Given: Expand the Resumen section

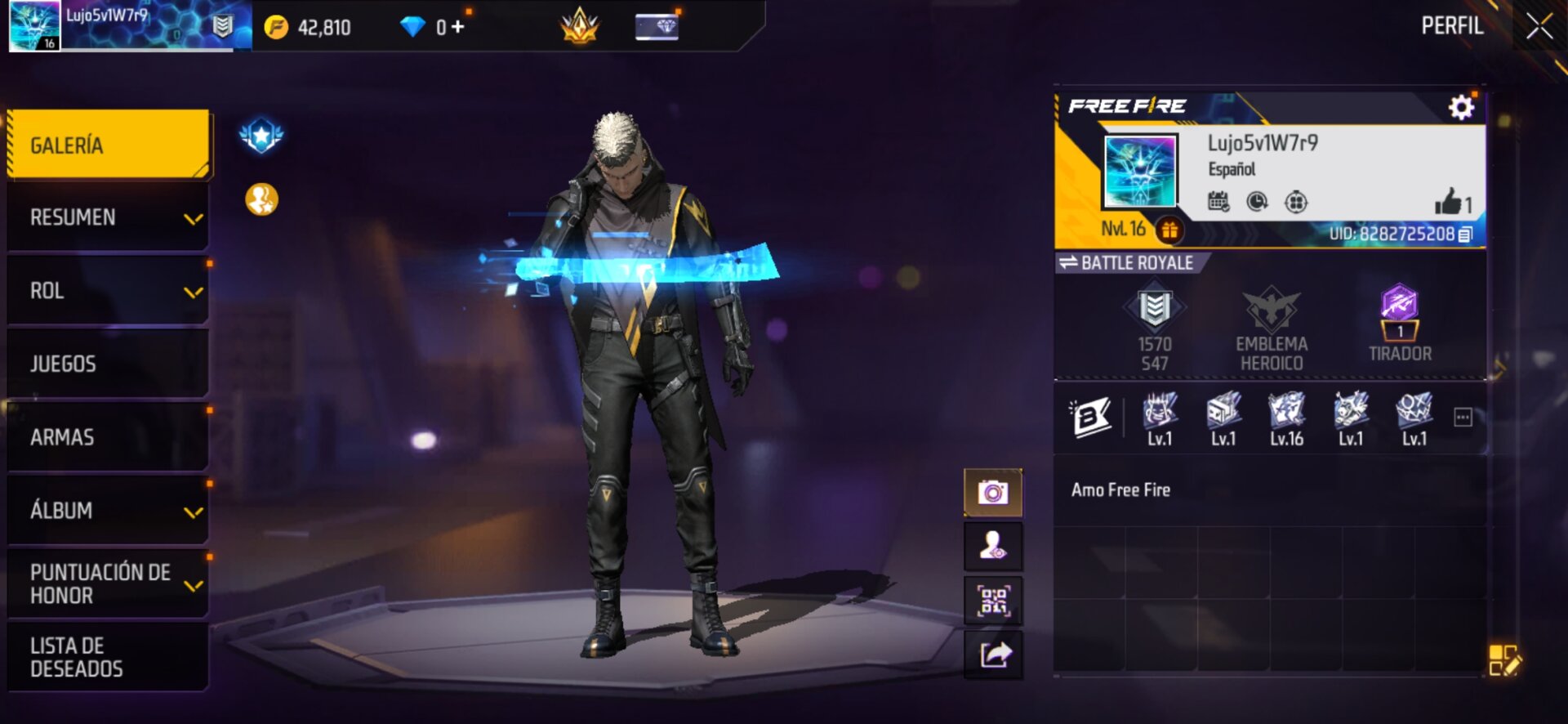Looking at the screenshot, I should coord(108,217).
